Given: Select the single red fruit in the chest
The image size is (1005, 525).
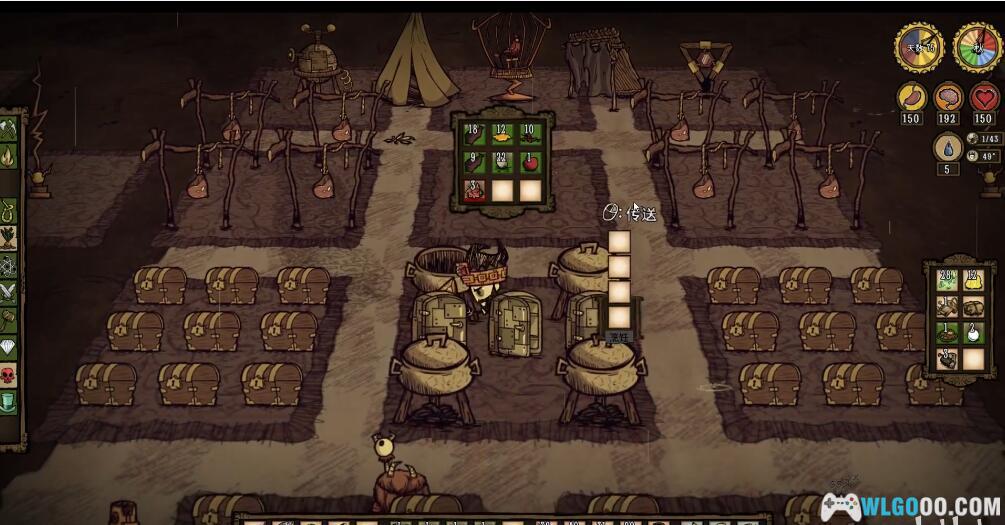Looking at the screenshot, I should pyautogui.click(x=531, y=161).
